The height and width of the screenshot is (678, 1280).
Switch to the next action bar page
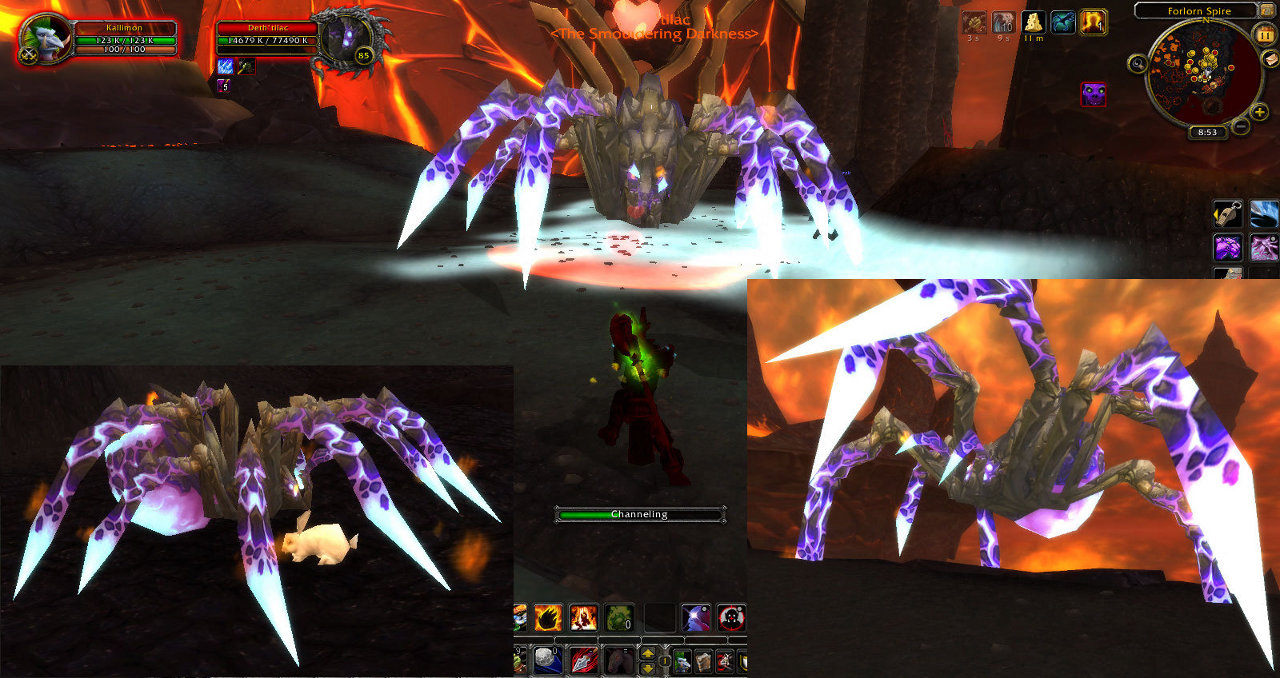[649, 655]
